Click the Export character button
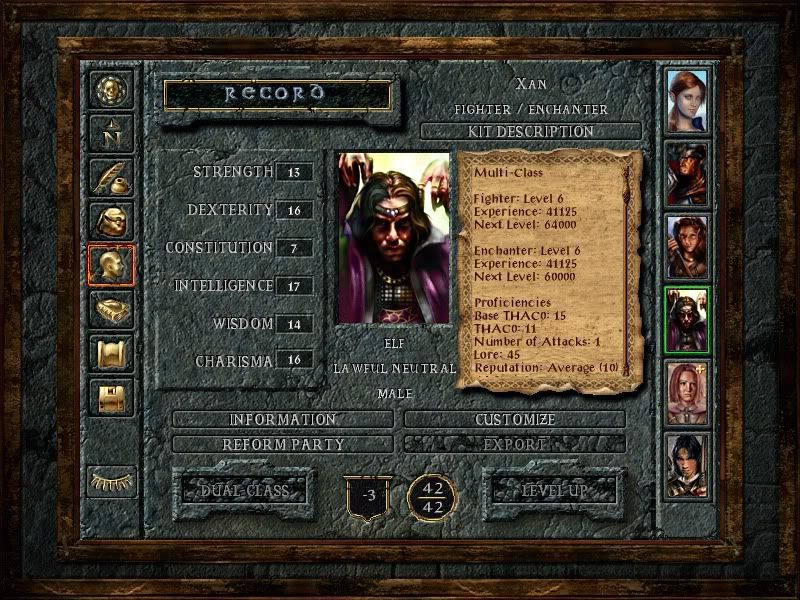This screenshot has height=600, width=800. coord(515,443)
